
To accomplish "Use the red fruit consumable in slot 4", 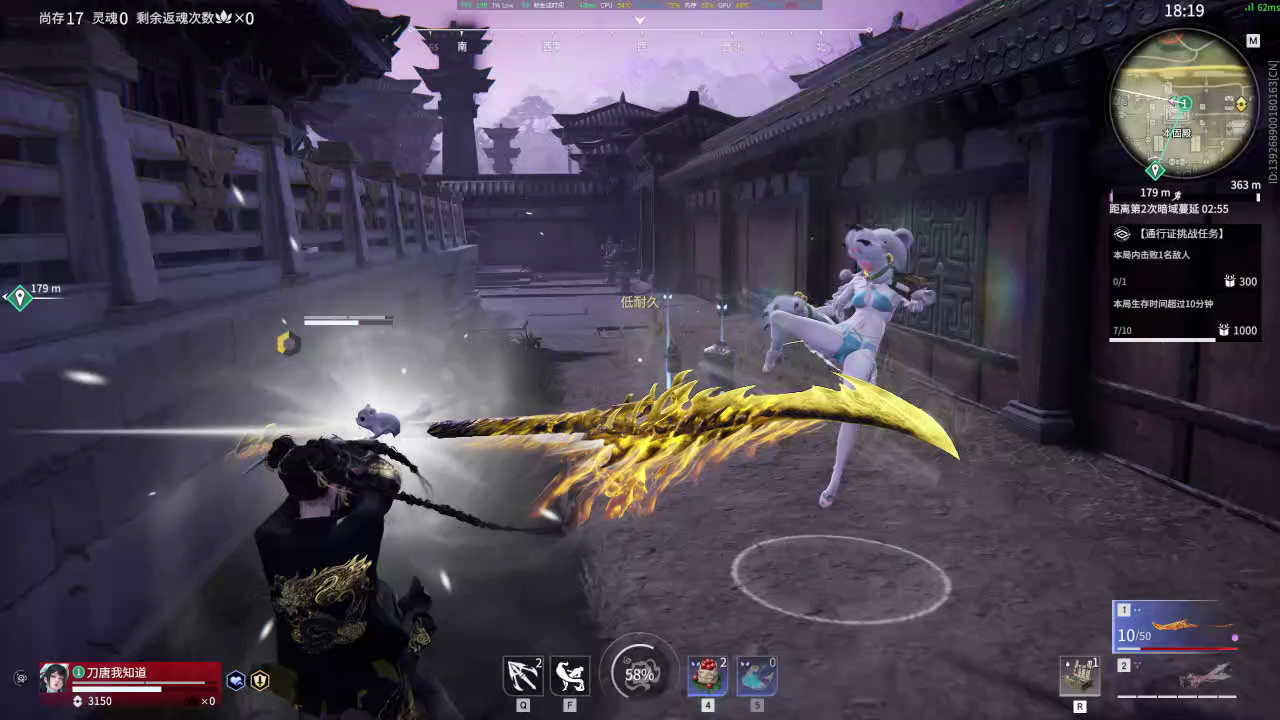I will pyautogui.click(x=707, y=676).
